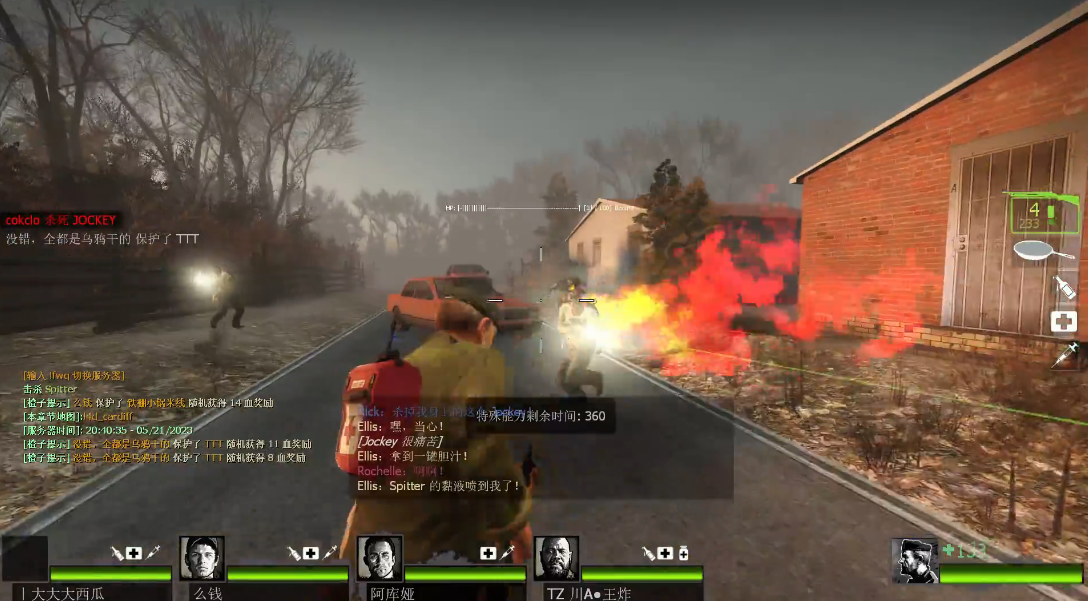
Task: Click the TZ 川A●王炸 teammate portrait
Action: tap(556, 558)
